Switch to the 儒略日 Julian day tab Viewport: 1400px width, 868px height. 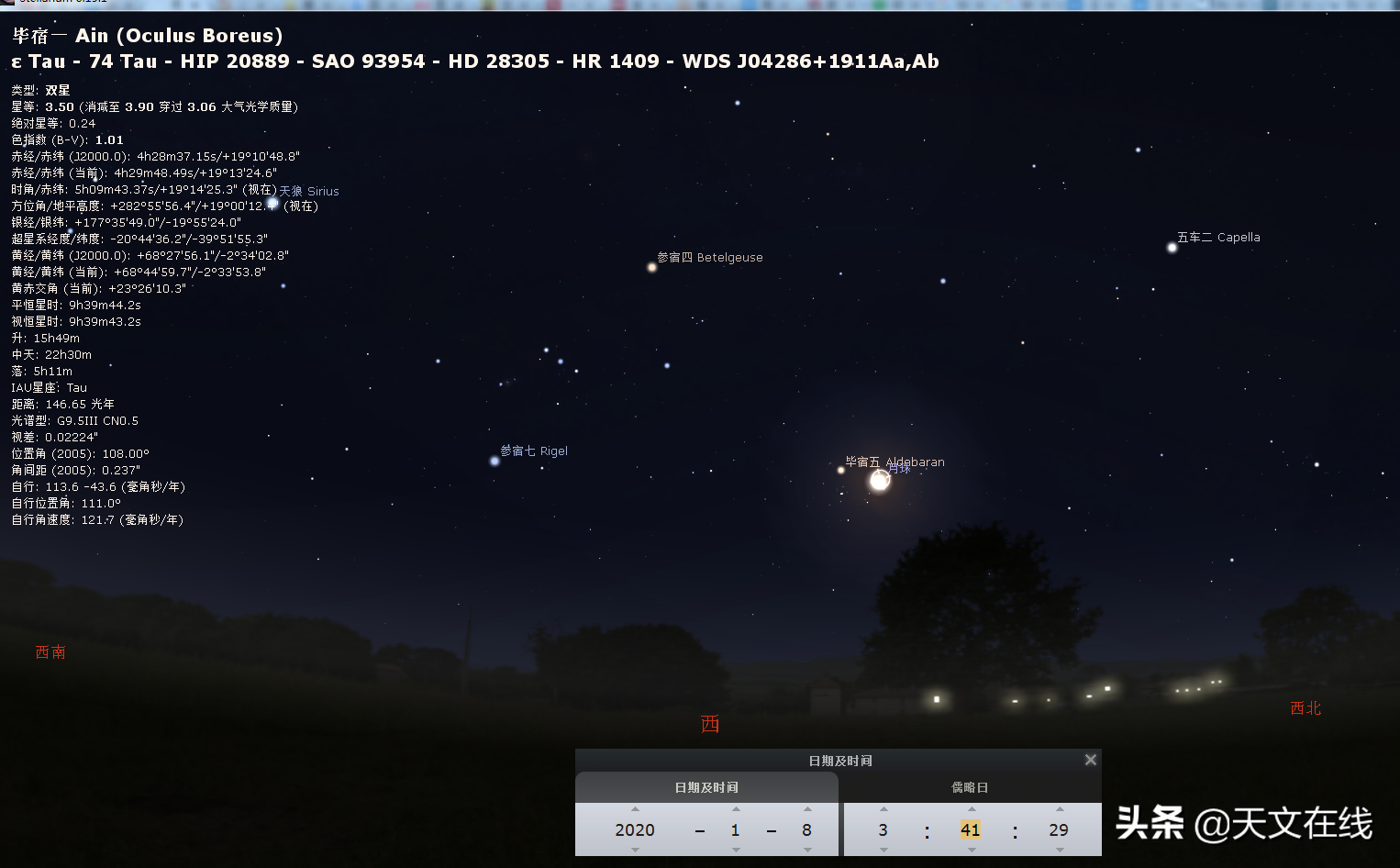tap(970, 787)
